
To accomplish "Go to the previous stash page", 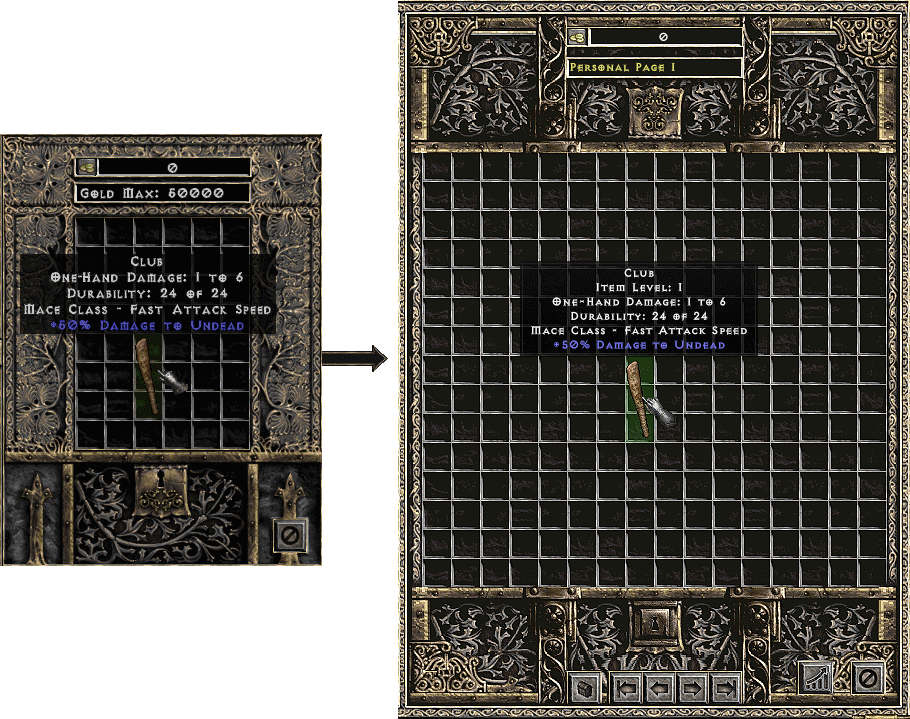I will click(659, 688).
